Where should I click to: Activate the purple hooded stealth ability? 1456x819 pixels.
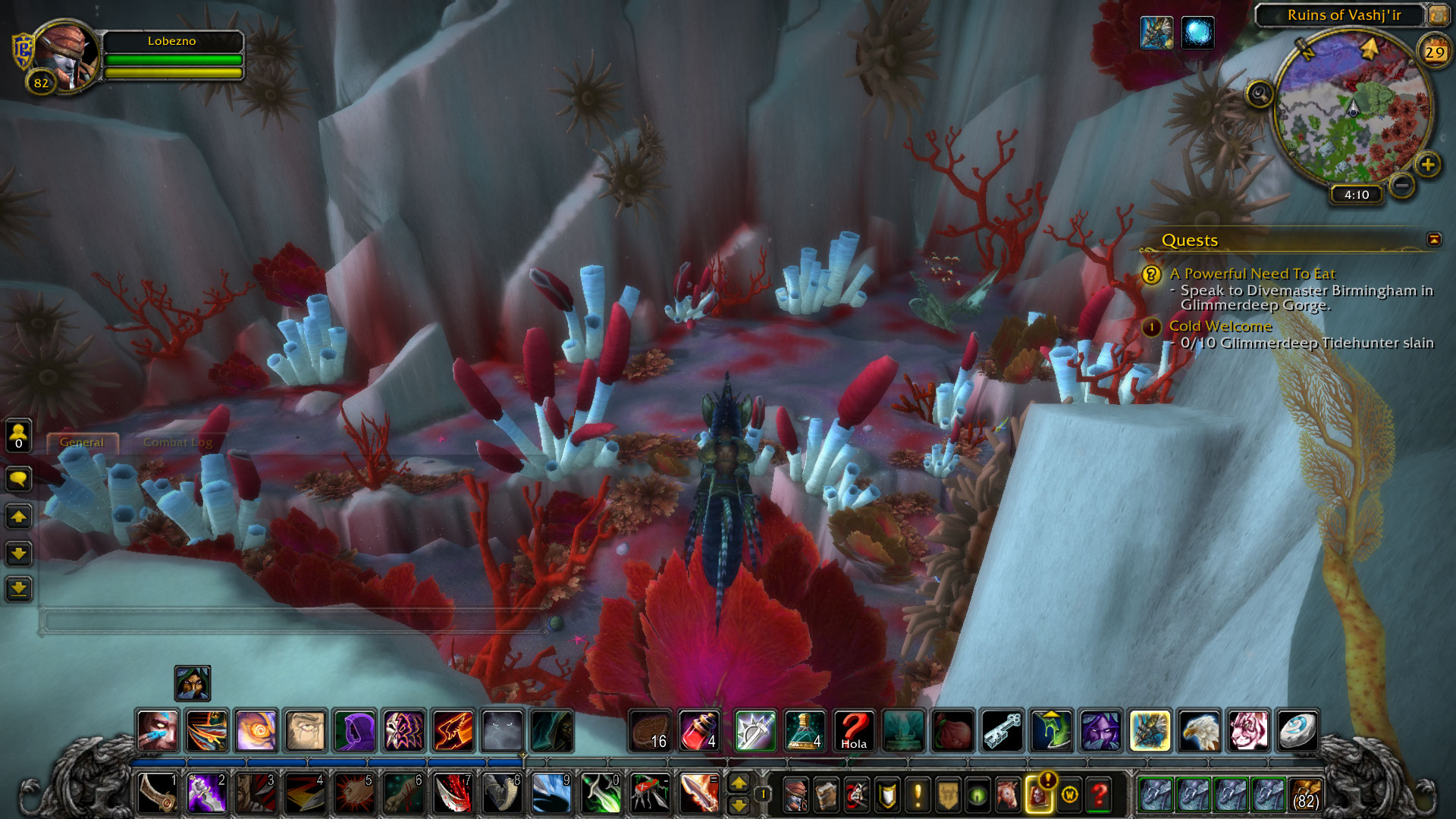[354, 731]
